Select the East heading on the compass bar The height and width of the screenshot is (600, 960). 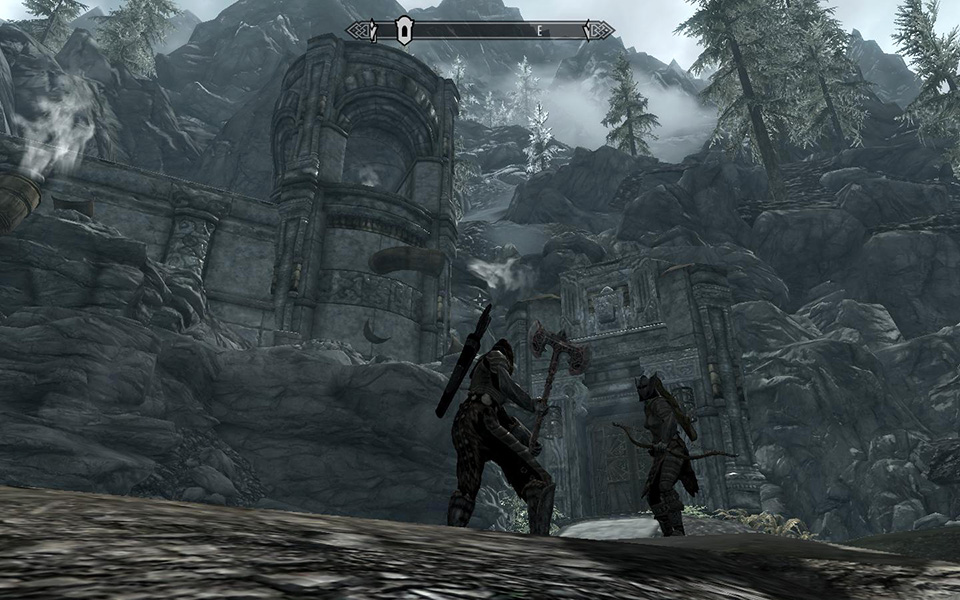540,31
